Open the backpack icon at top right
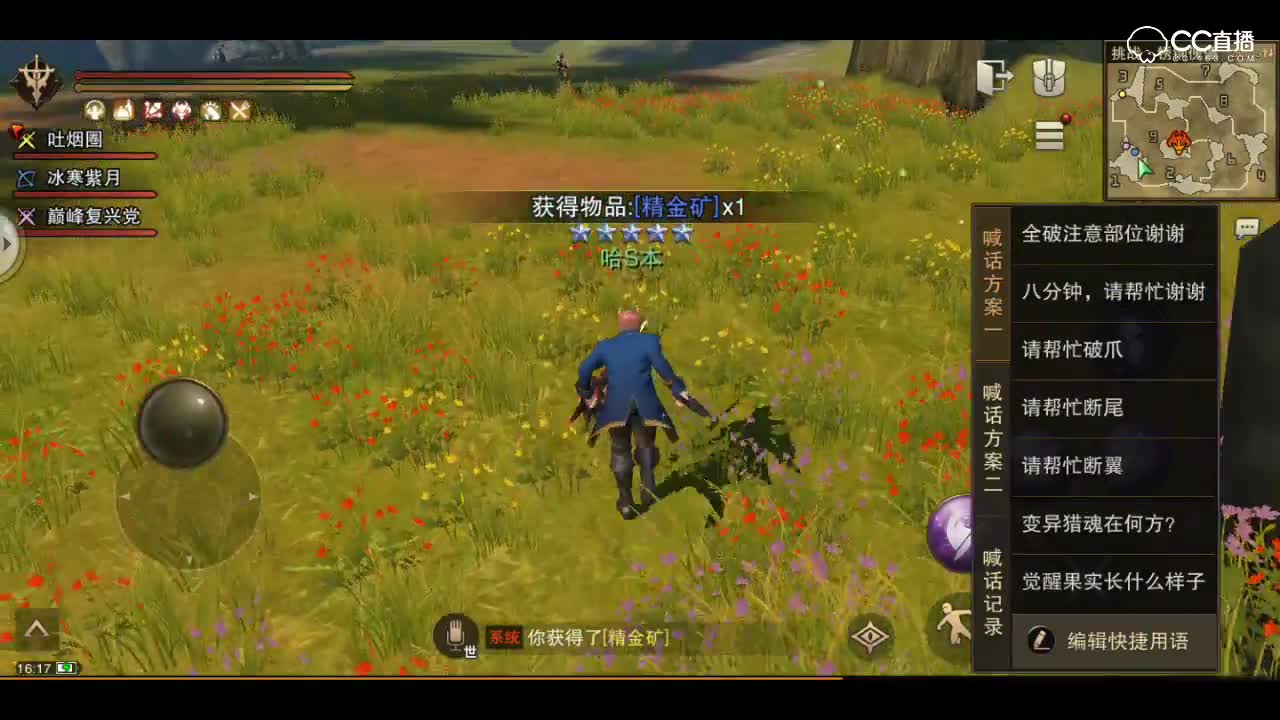 coord(1049,79)
